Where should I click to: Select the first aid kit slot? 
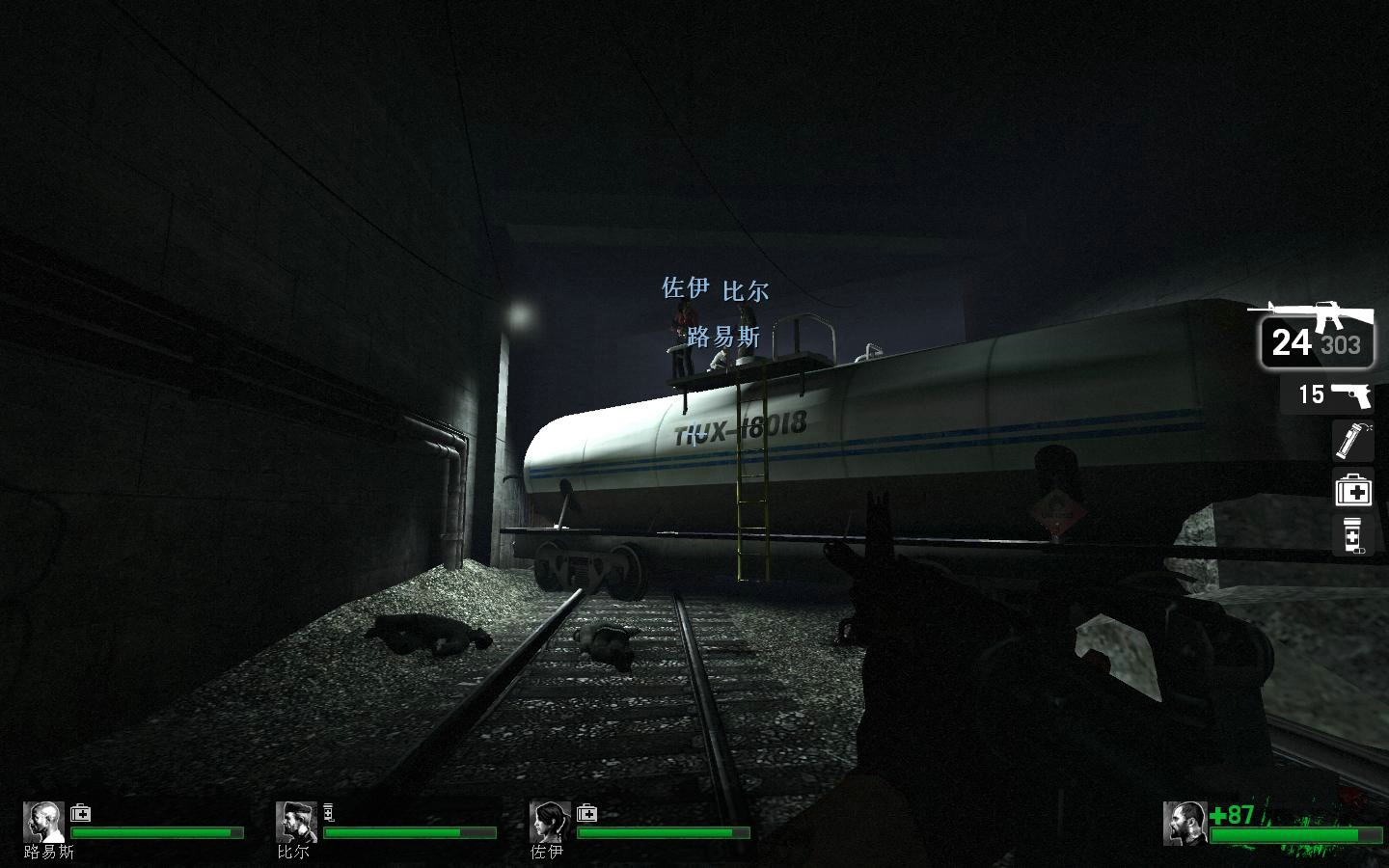tap(1352, 490)
